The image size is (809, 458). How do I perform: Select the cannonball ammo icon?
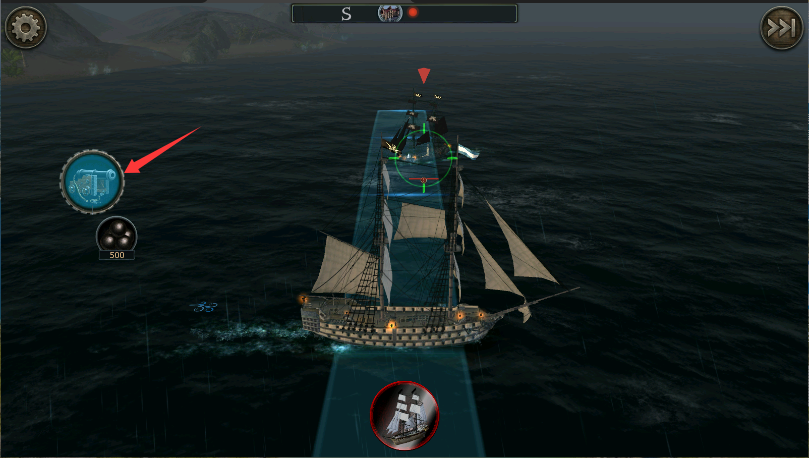coord(116,236)
